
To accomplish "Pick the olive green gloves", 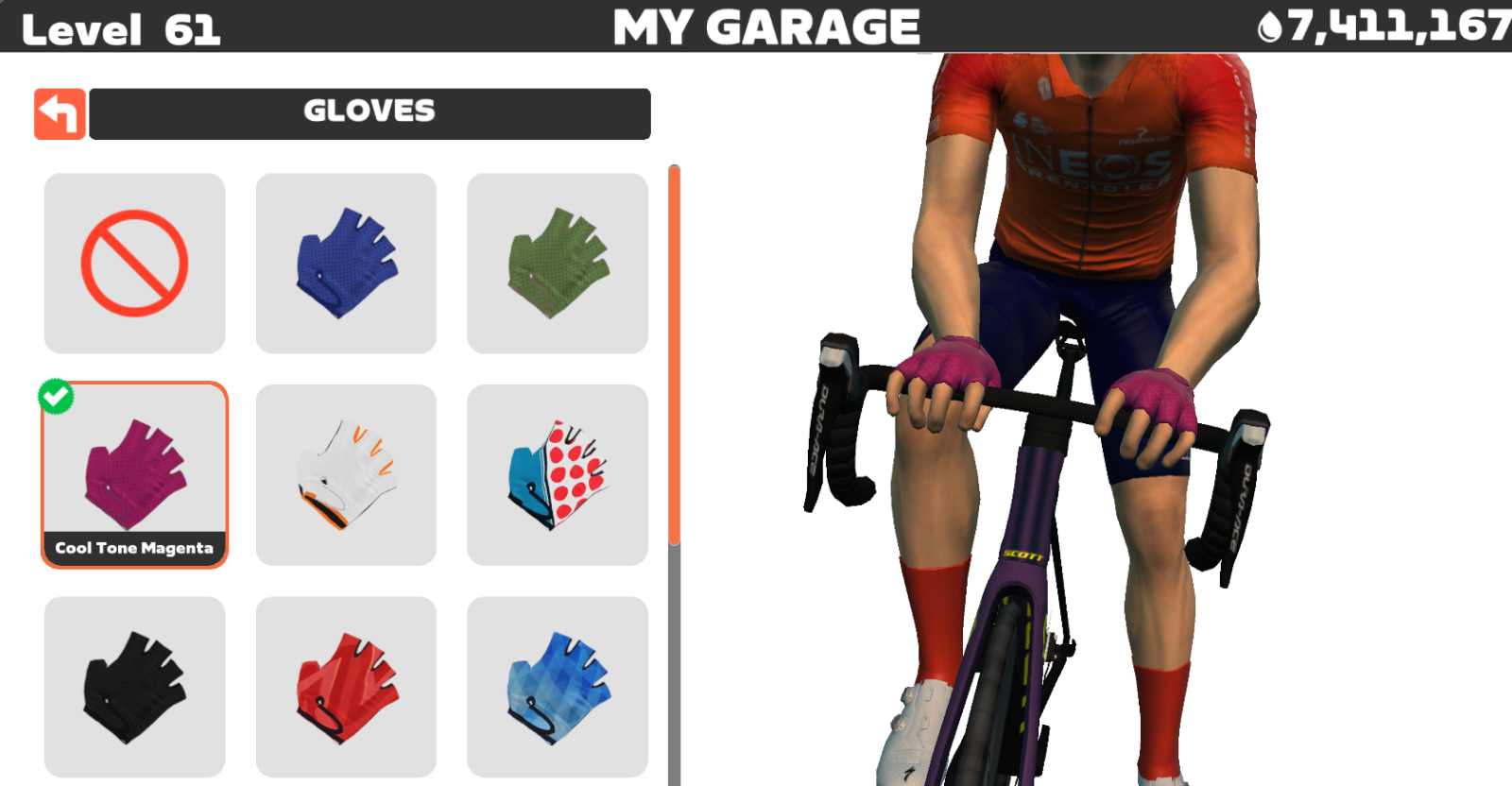I will coord(558,263).
